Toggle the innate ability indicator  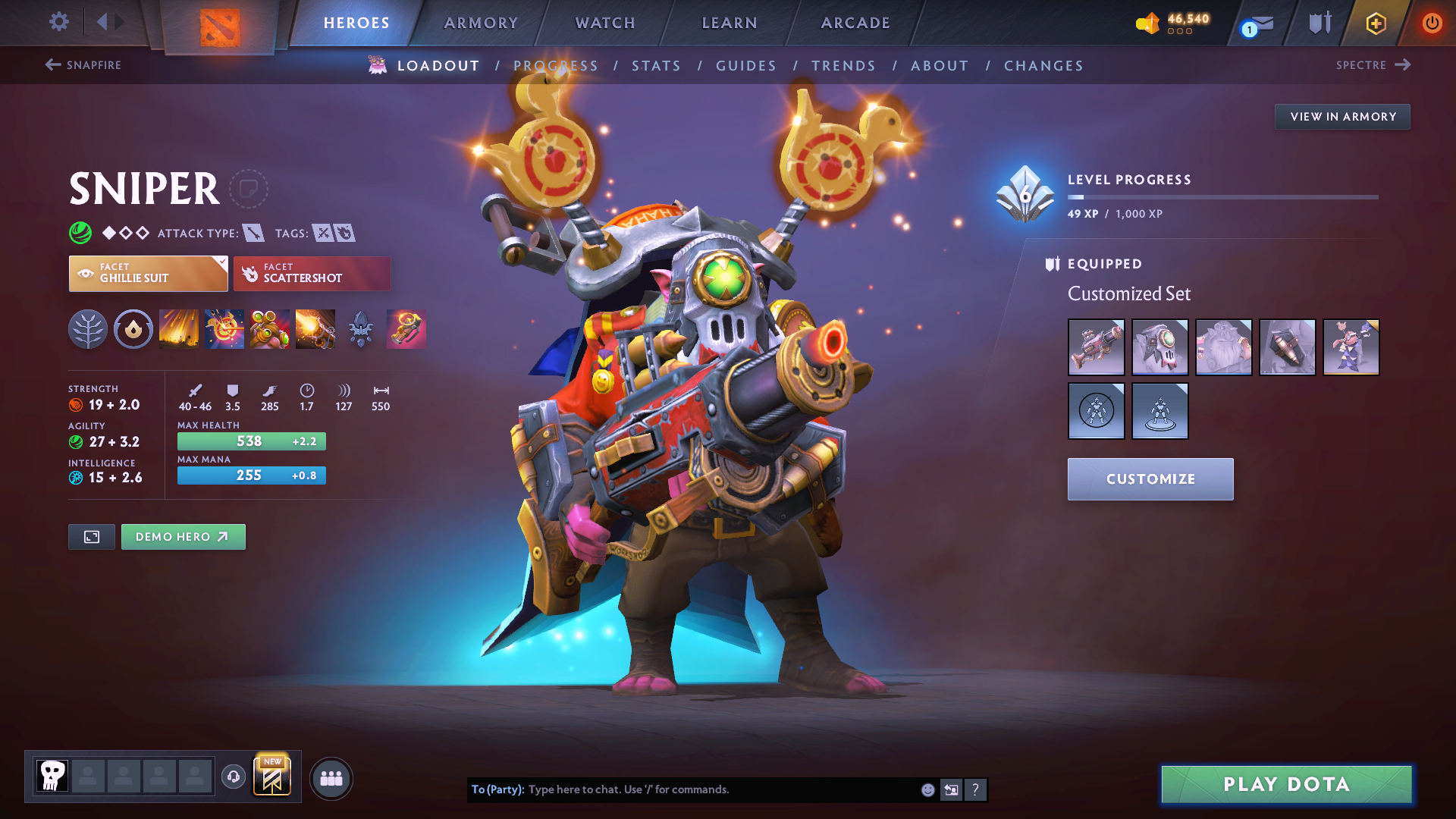[133, 329]
